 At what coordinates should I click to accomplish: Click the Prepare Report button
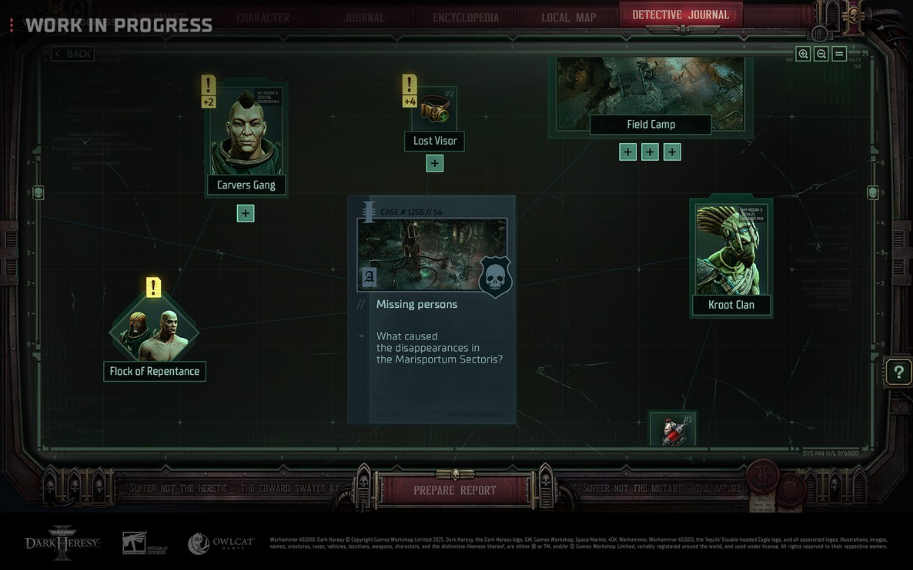(455, 490)
